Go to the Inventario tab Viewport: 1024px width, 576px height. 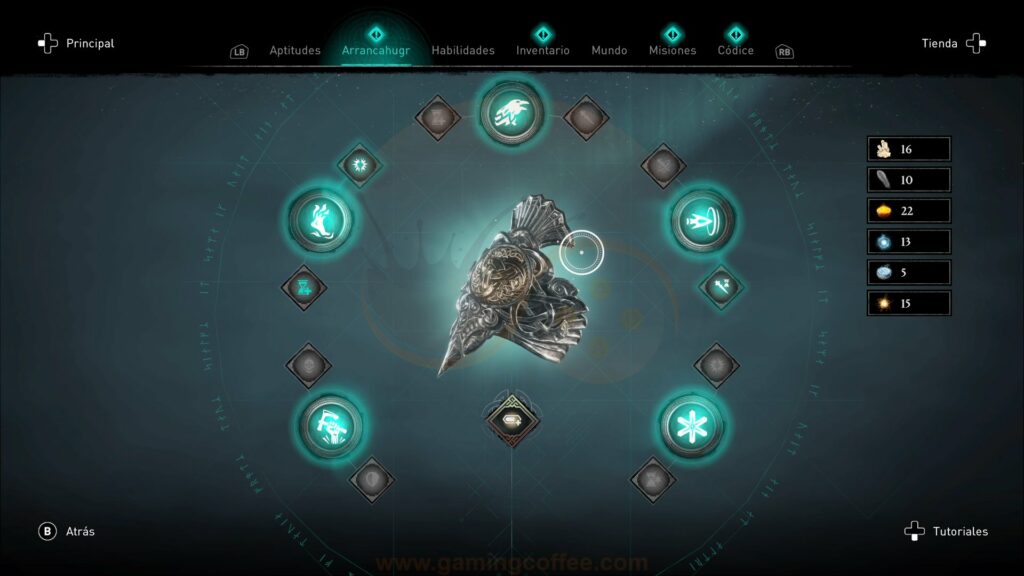point(543,50)
